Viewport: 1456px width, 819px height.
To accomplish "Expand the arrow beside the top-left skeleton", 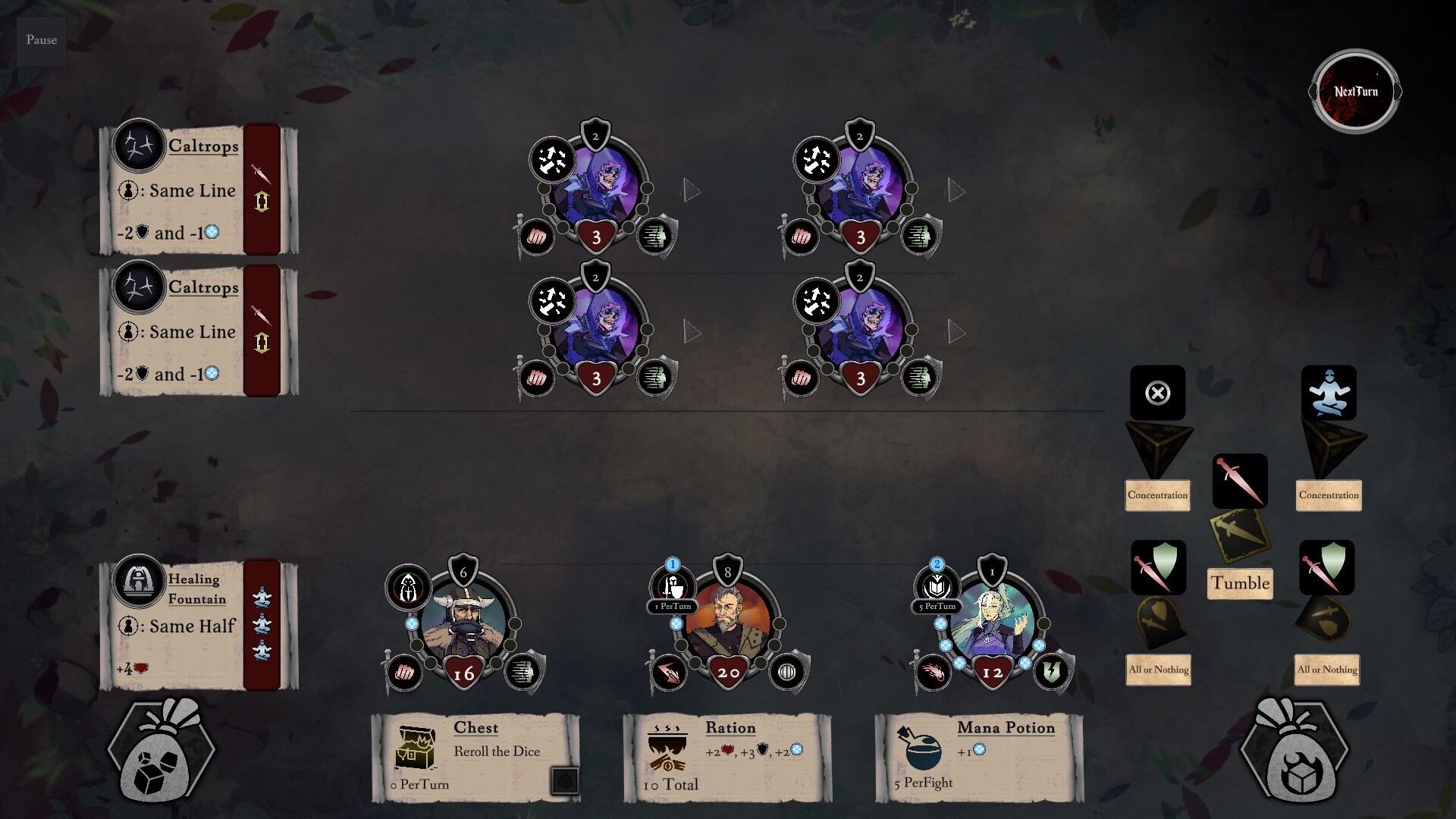I will 689,191.
